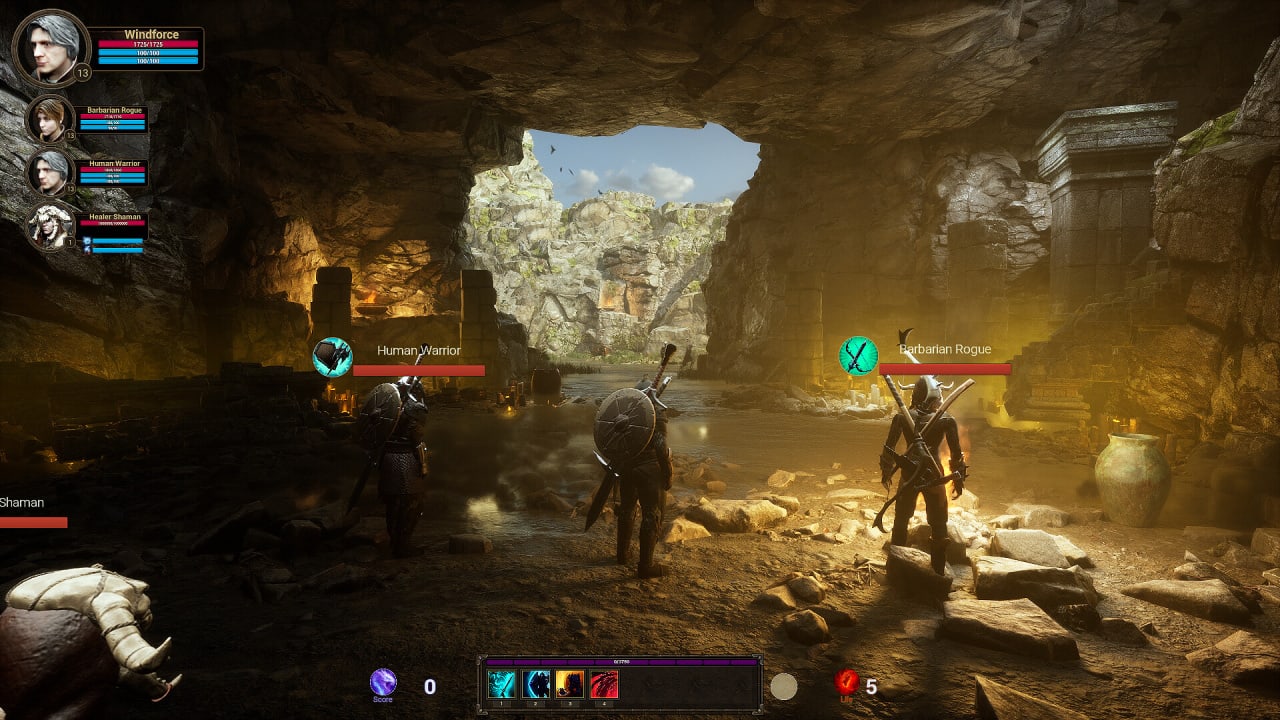Click the Human Warrior axe class icon
1280x720 pixels.
click(x=332, y=357)
